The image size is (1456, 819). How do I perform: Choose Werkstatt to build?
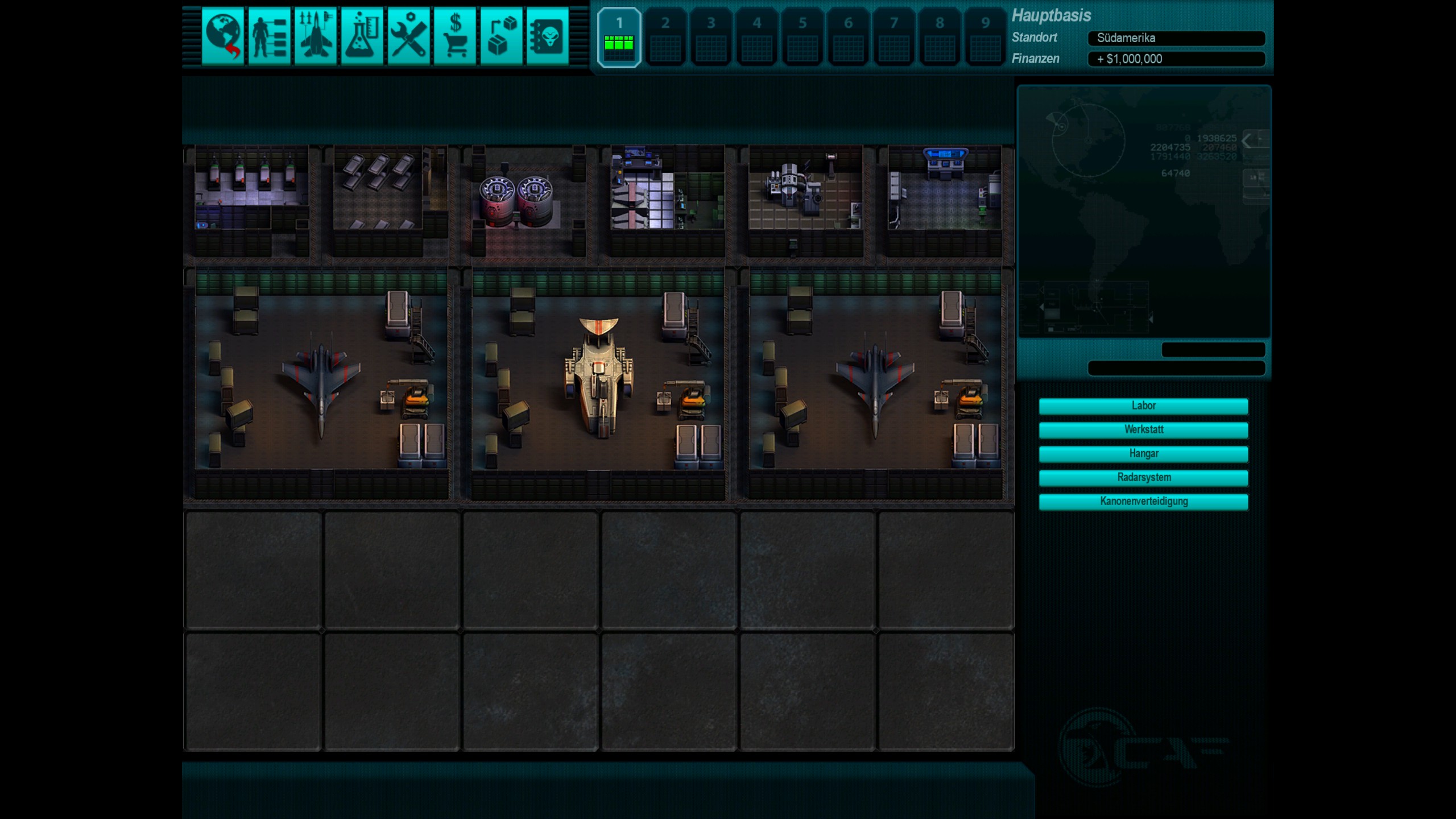point(1143,430)
